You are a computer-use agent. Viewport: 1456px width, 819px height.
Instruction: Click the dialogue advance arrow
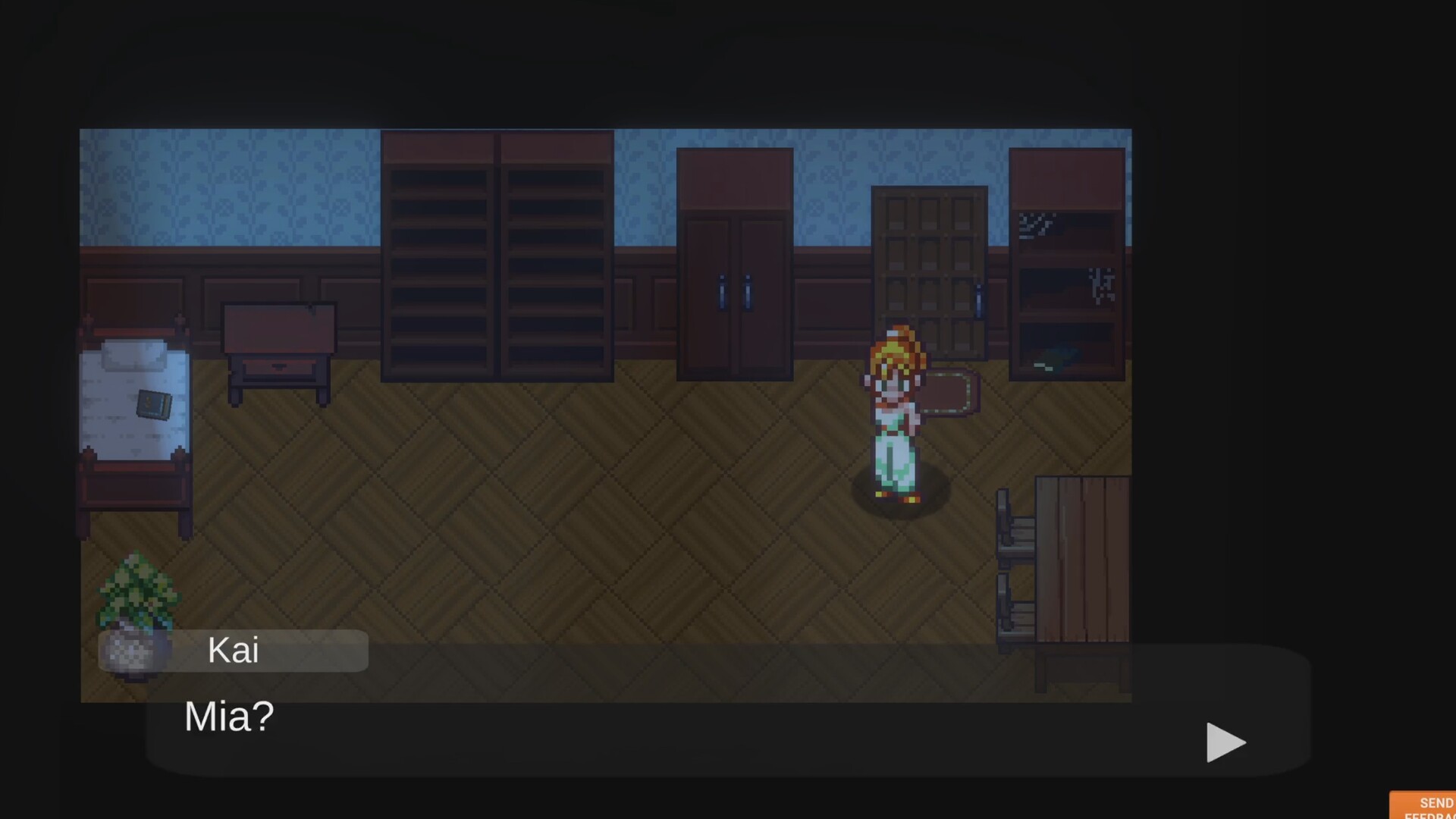1225,743
